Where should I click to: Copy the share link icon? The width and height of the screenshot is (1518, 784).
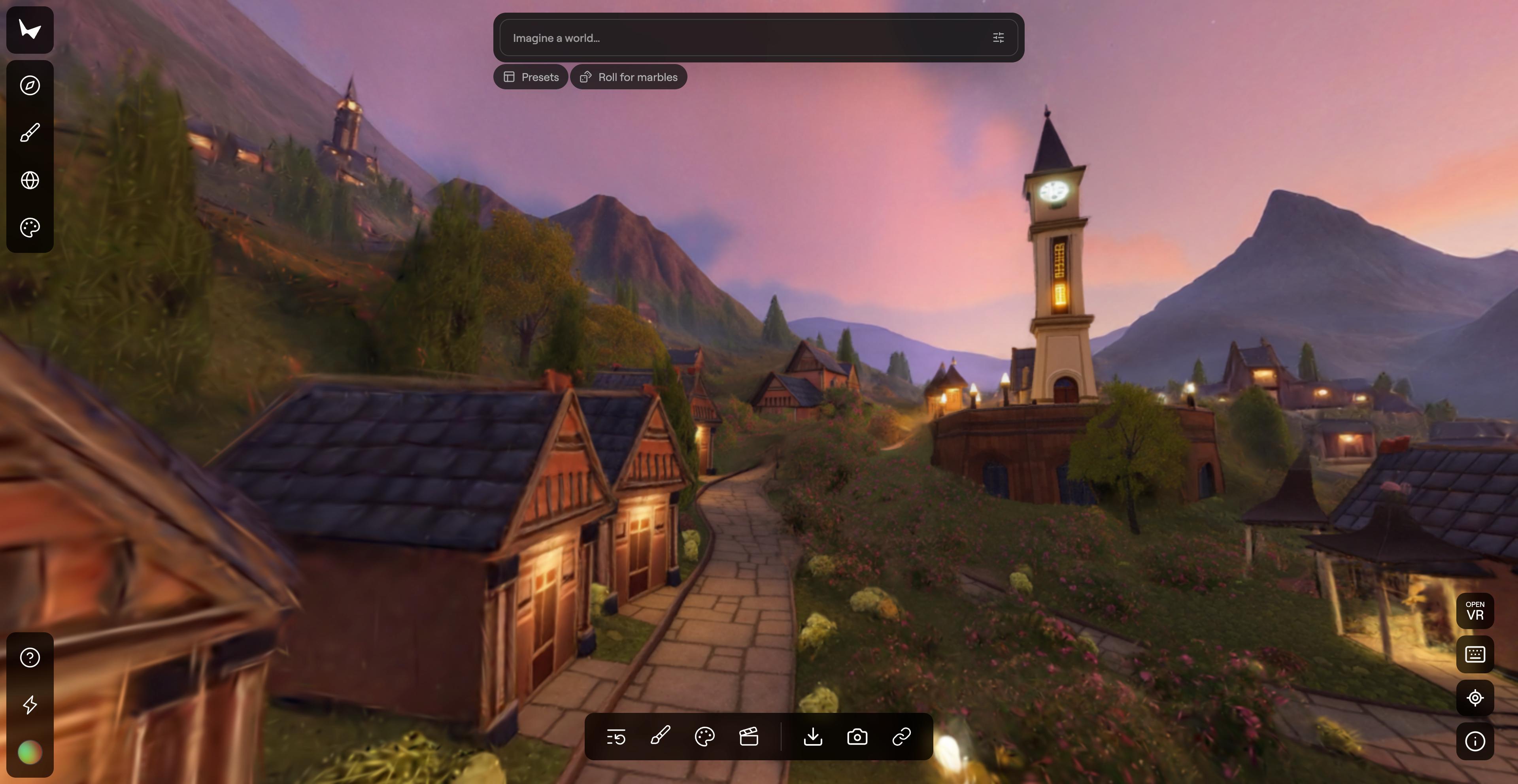[901, 737]
